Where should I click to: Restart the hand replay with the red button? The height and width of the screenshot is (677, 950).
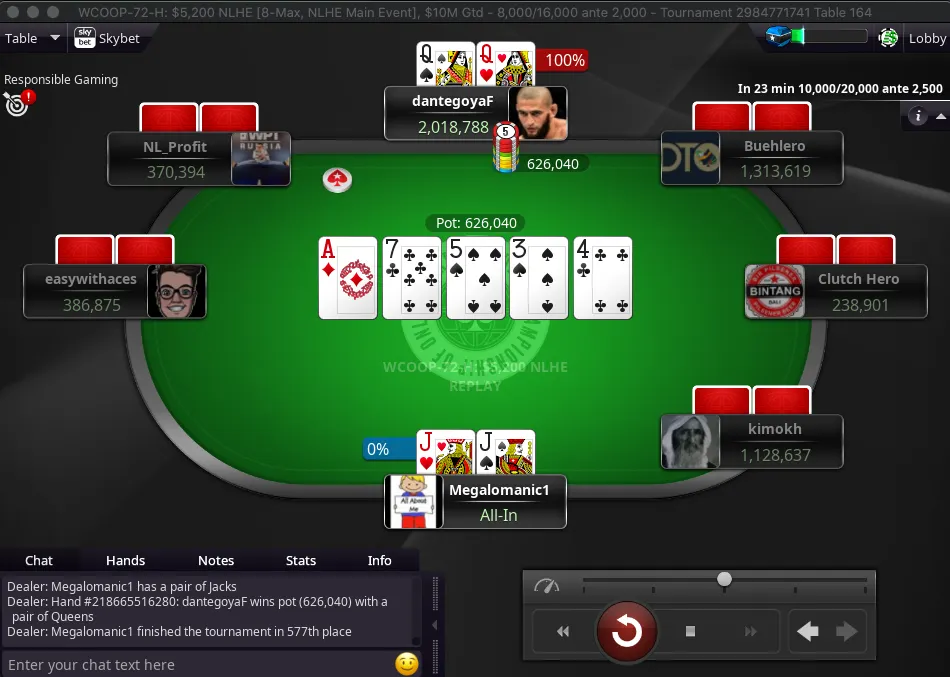pyautogui.click(x=627, y=631)
